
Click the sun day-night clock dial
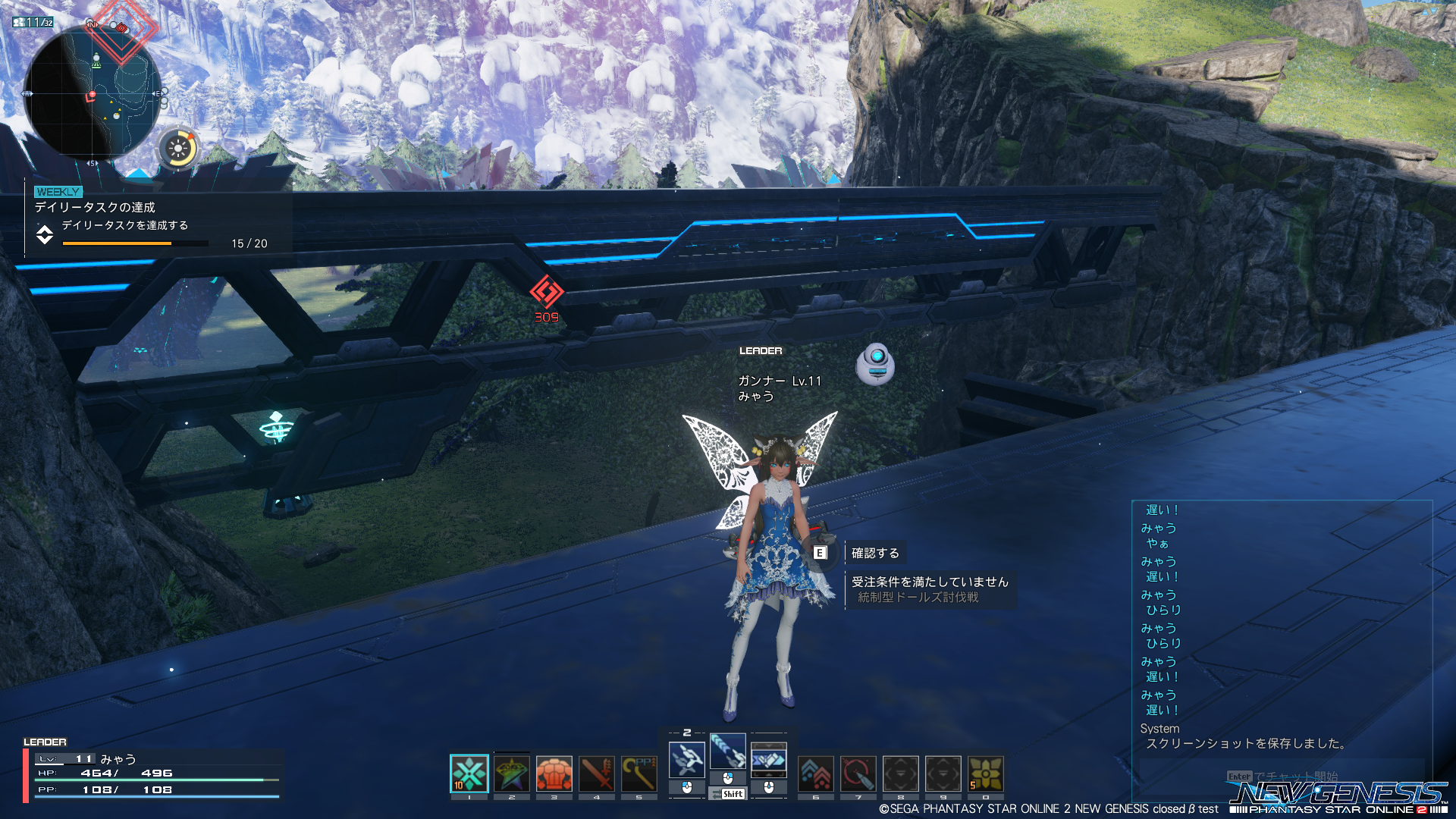tap(178, 148)
